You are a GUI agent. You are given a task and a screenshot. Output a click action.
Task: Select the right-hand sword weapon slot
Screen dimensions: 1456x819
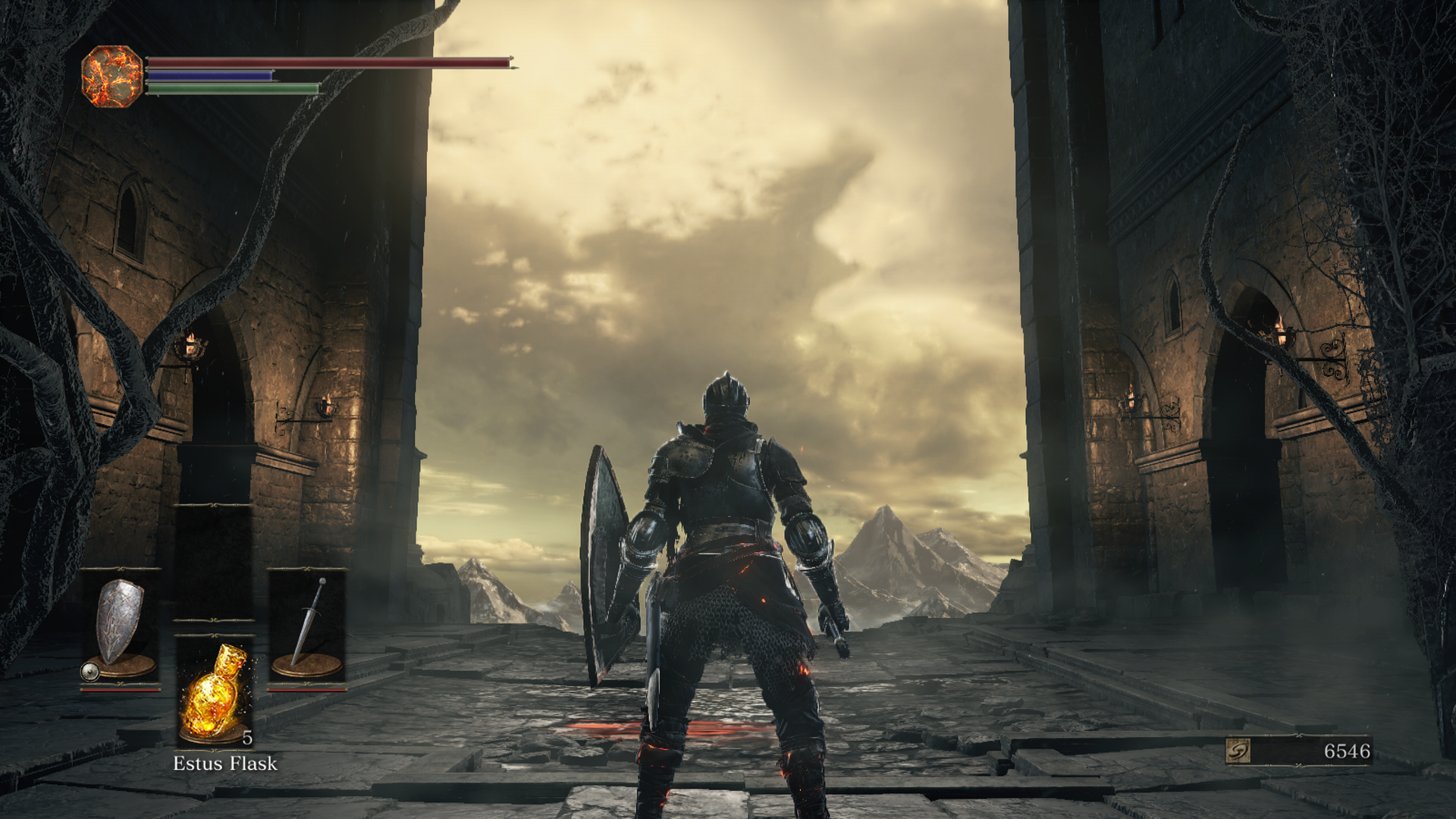(307, 629)
